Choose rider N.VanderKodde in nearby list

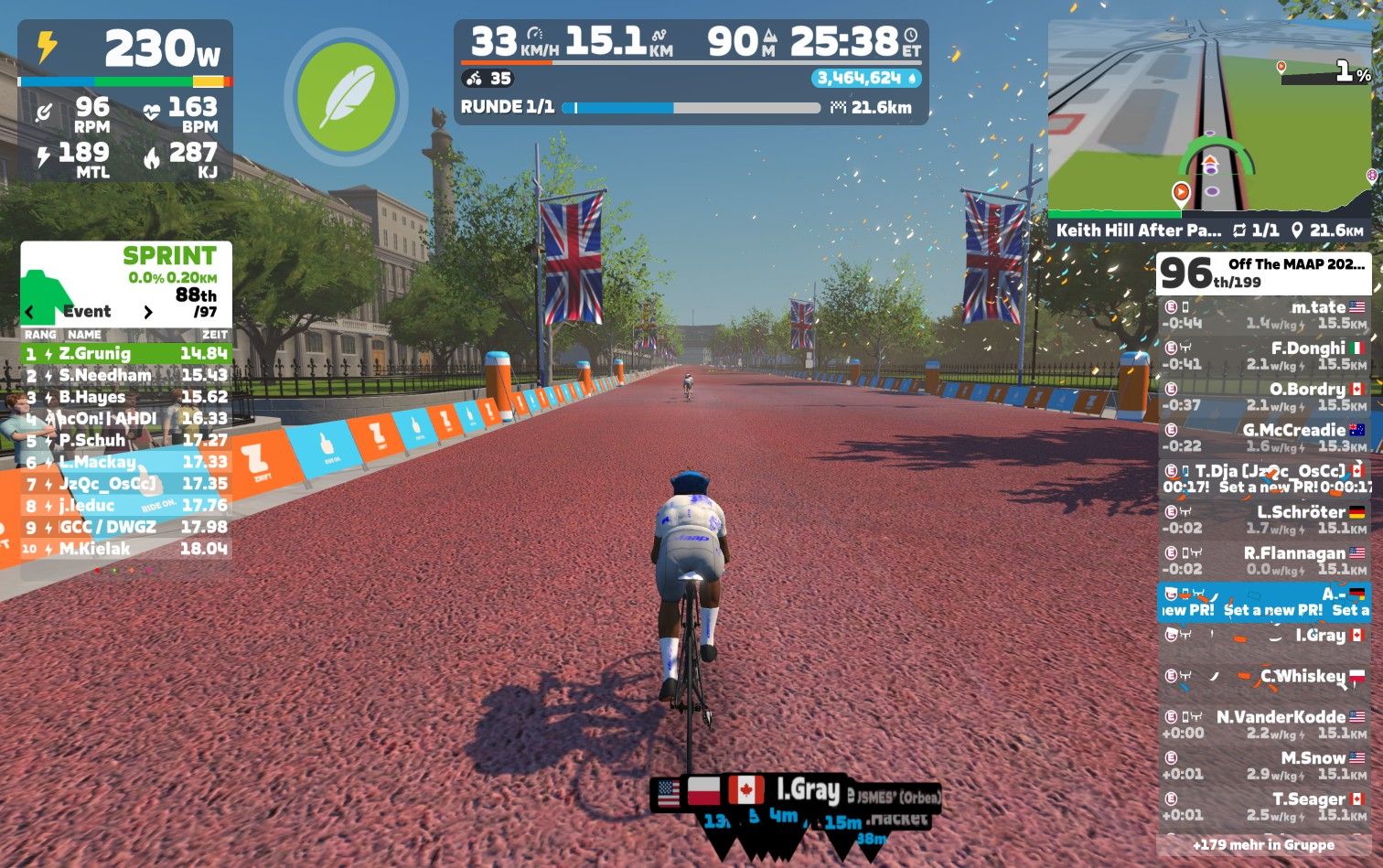[1264, 724]
